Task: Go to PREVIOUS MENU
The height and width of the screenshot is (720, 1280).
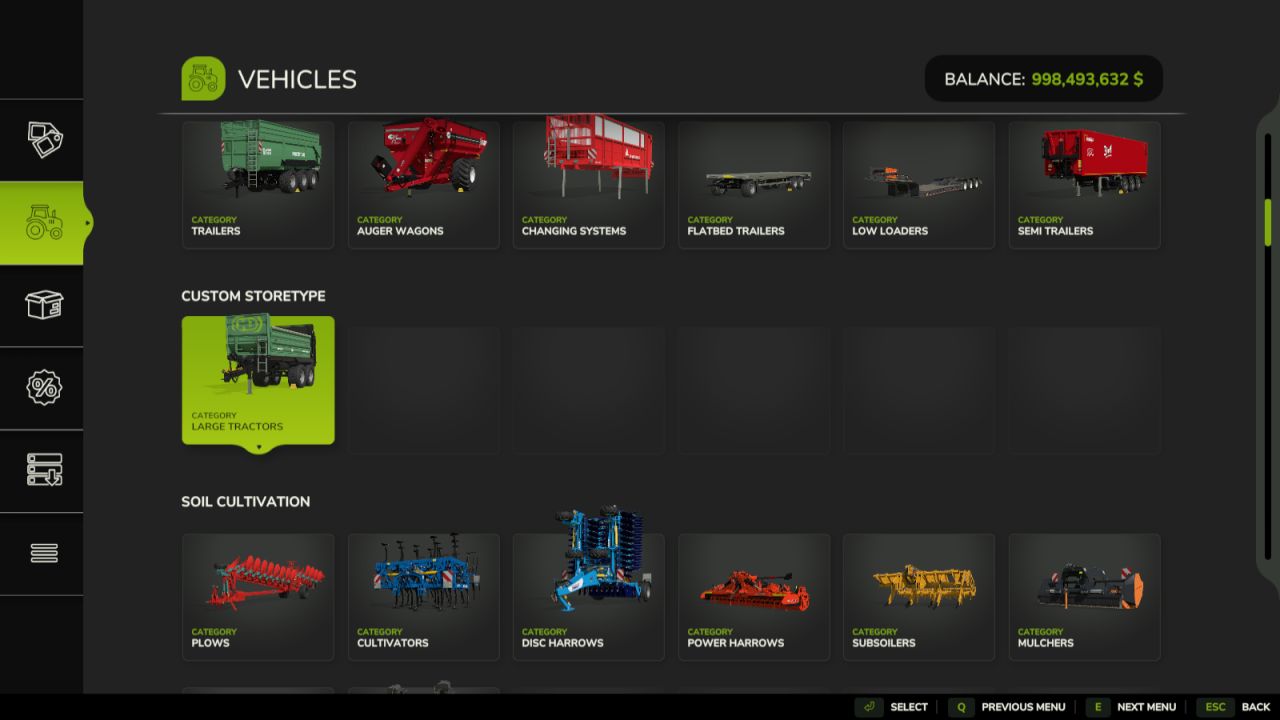Action: pos(1023,706)
